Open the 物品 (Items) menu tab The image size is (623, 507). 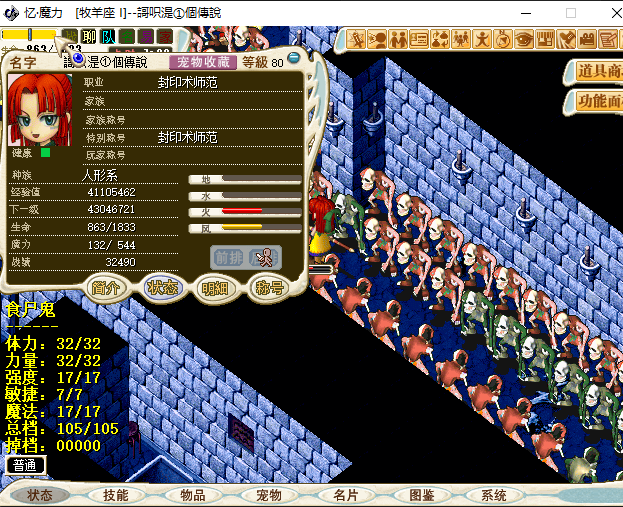click(x=192, y=495)
